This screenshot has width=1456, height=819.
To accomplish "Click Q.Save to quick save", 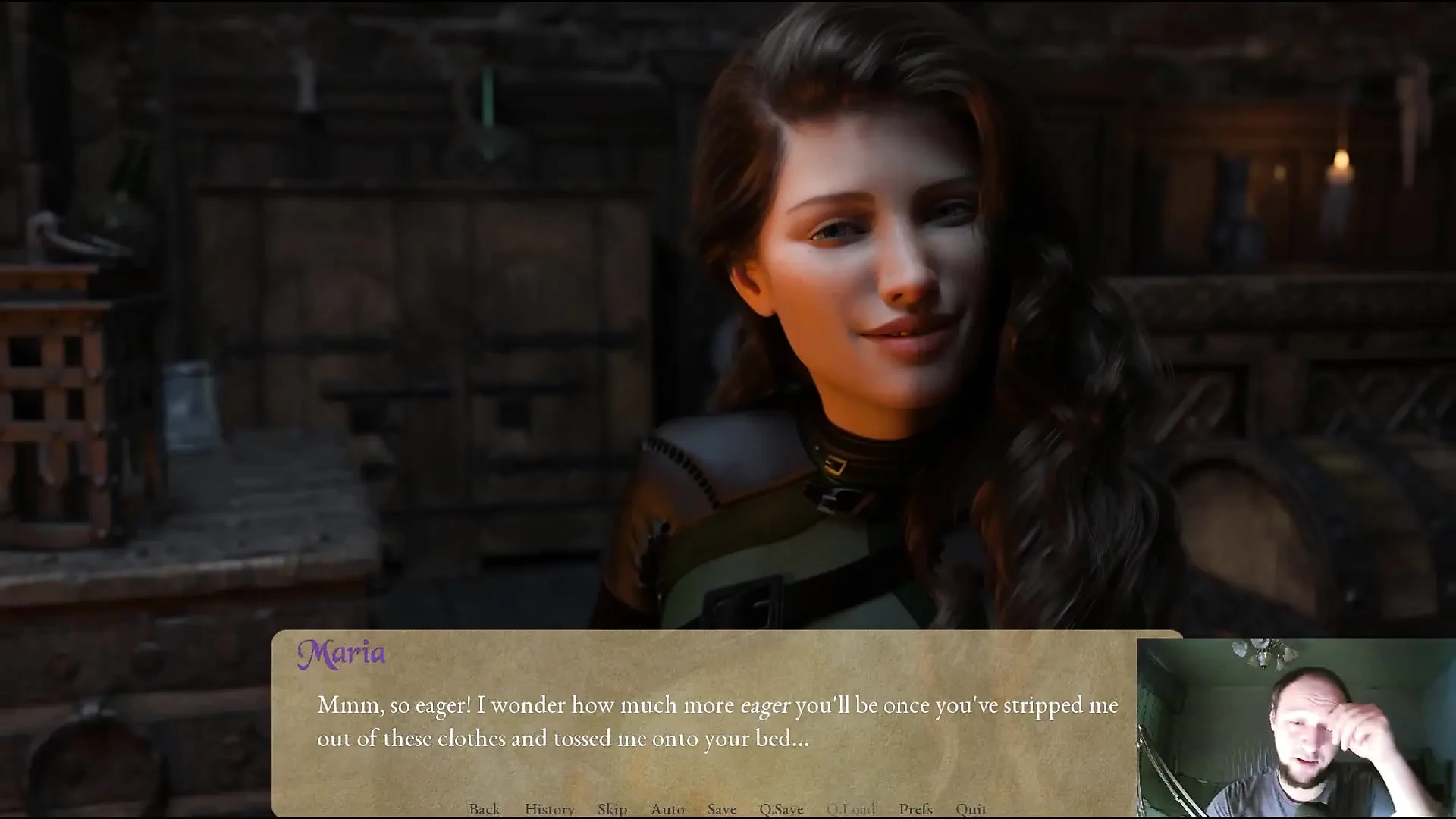I will [781, 809].
